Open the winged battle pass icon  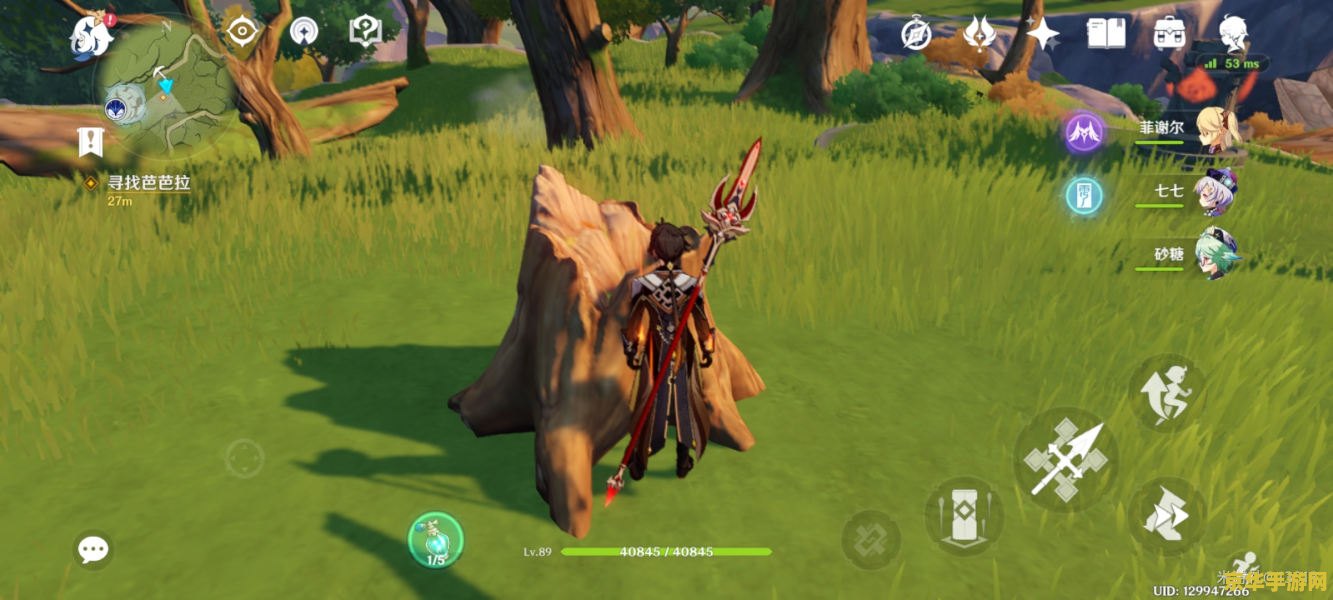pos(979,34)
